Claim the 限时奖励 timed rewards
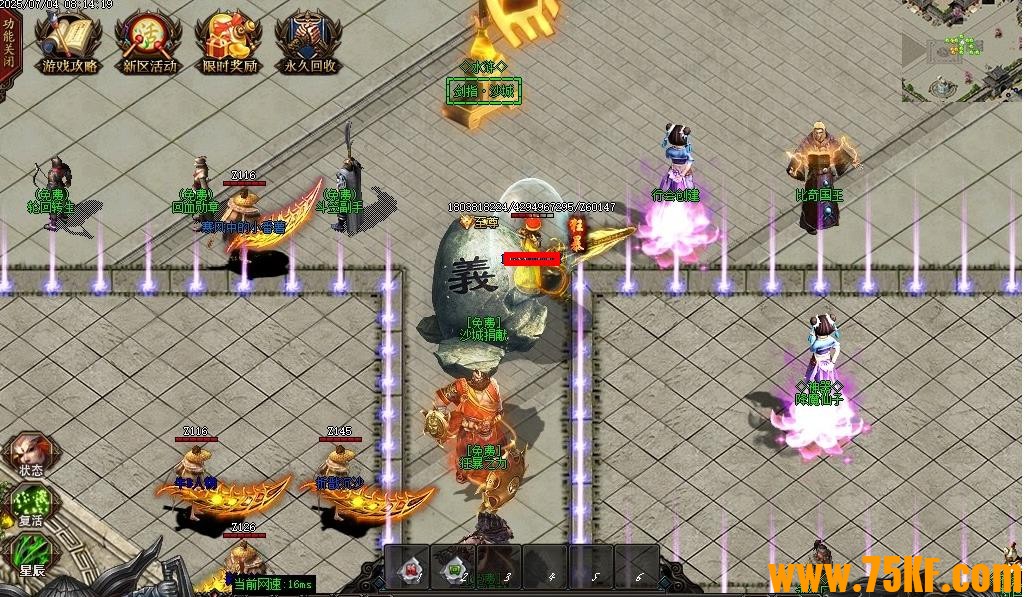Image resolution: width=1026 pixels, height=597 pixels. point(230,43)
